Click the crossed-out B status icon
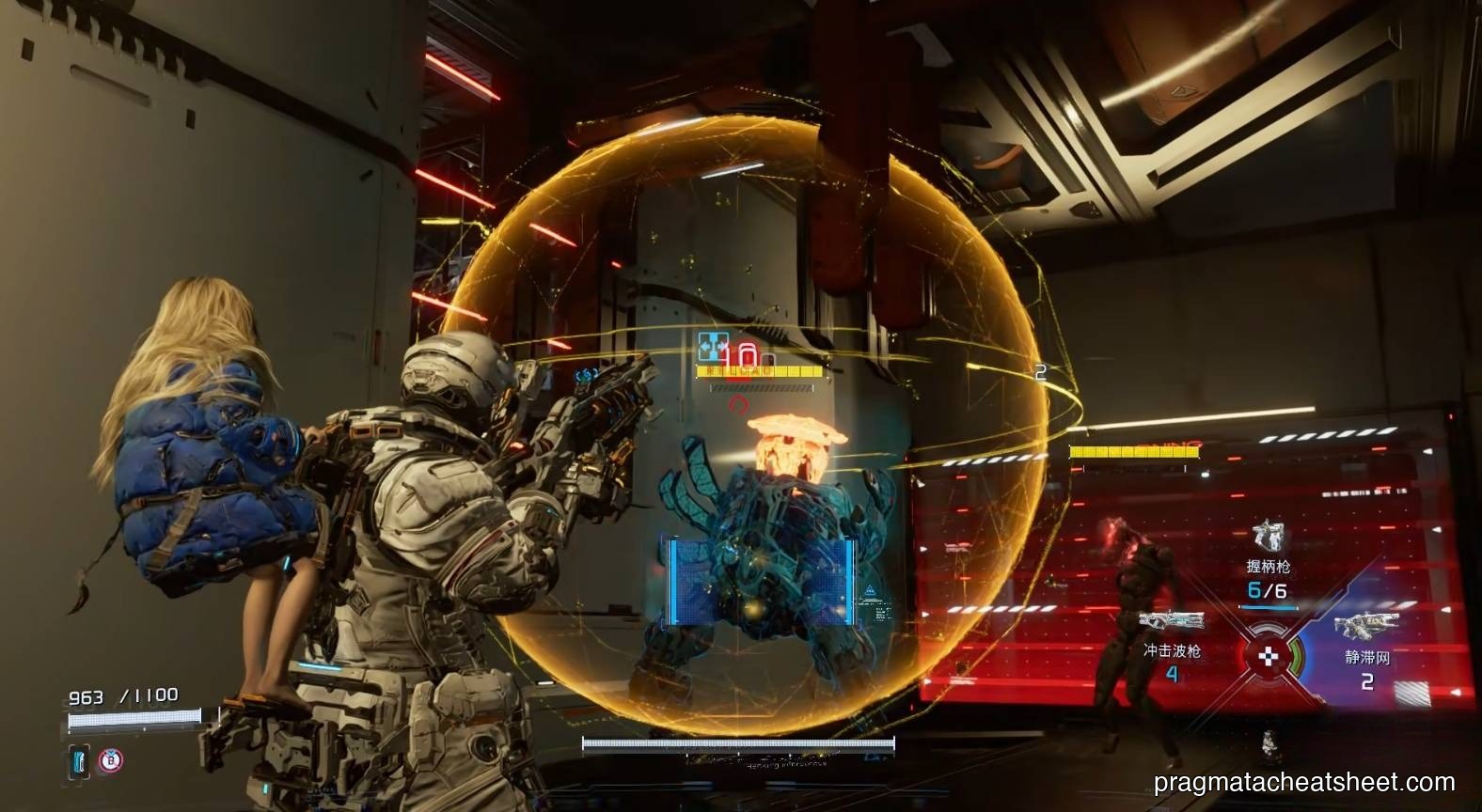 110,760
